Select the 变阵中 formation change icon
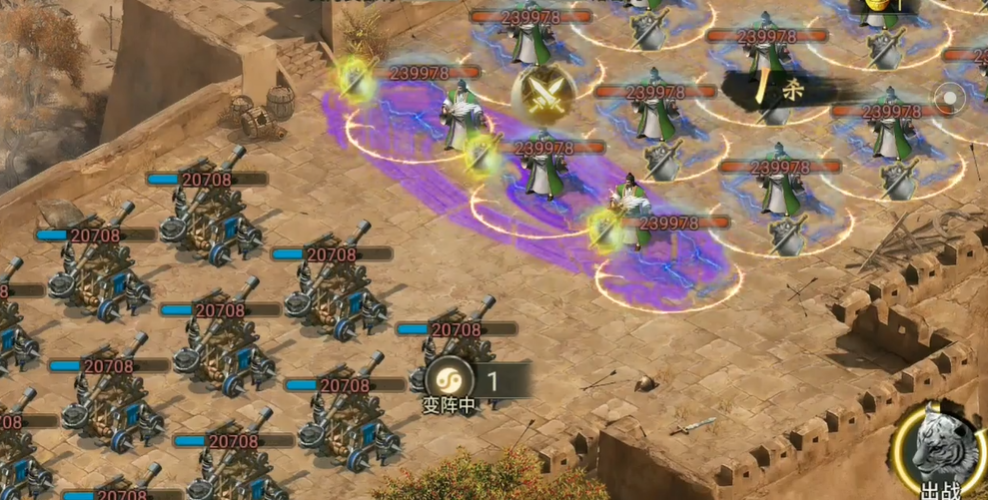 pyautogui.click(x=445, y=380)
